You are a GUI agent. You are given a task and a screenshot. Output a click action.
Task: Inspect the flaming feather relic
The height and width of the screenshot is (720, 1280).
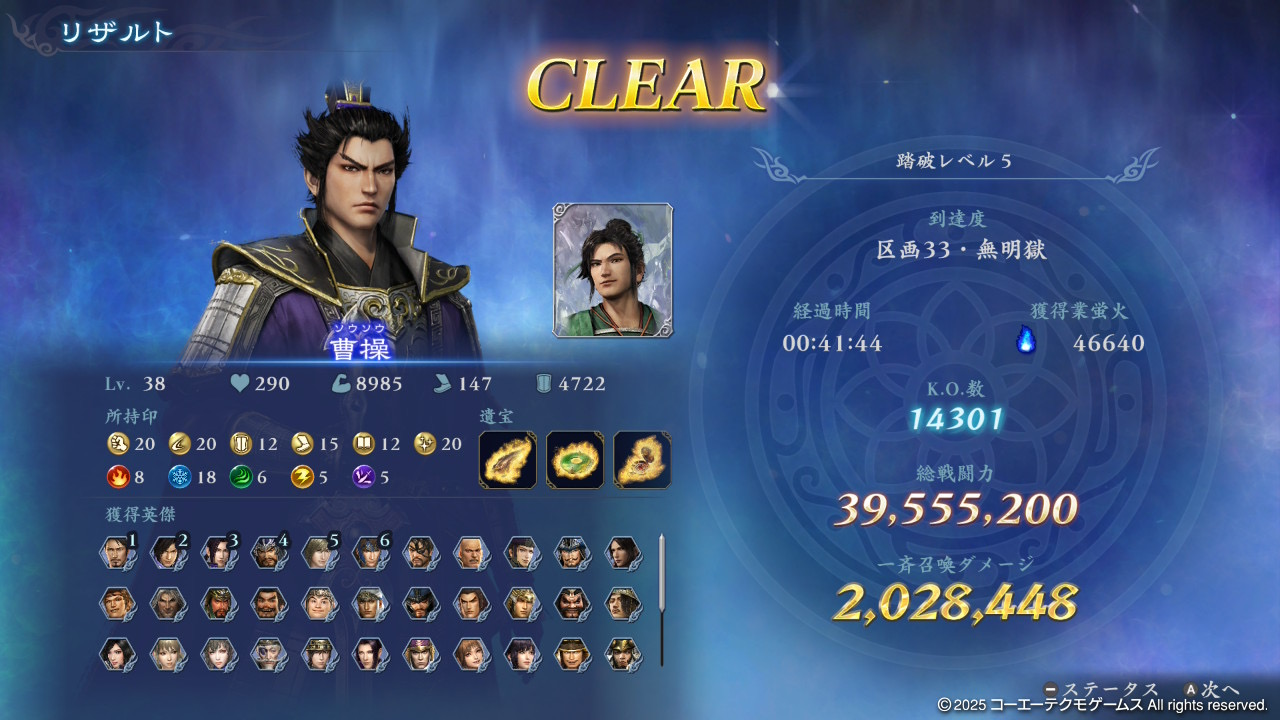pos(508,460)
